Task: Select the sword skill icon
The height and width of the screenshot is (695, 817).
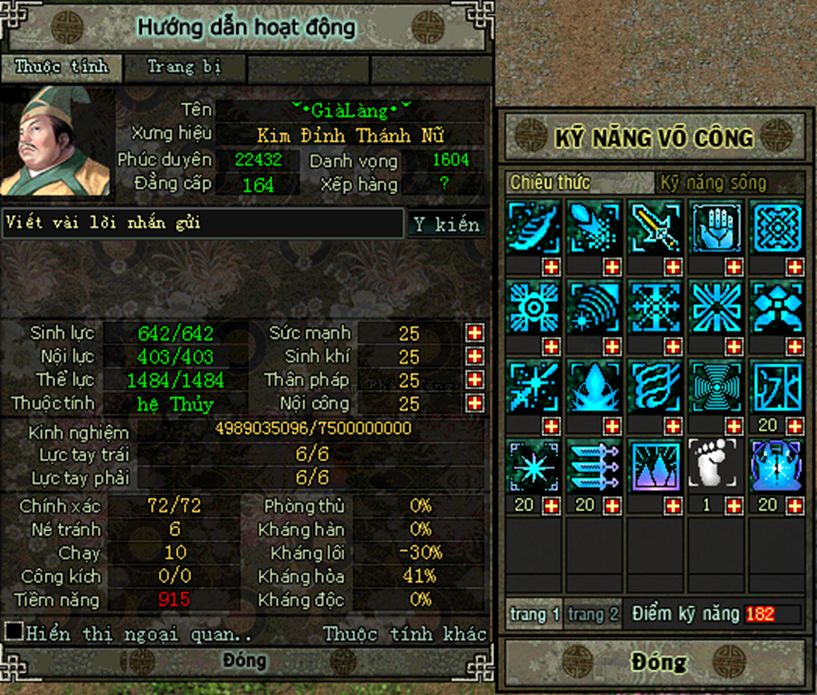Action: [x=653, y=225]
